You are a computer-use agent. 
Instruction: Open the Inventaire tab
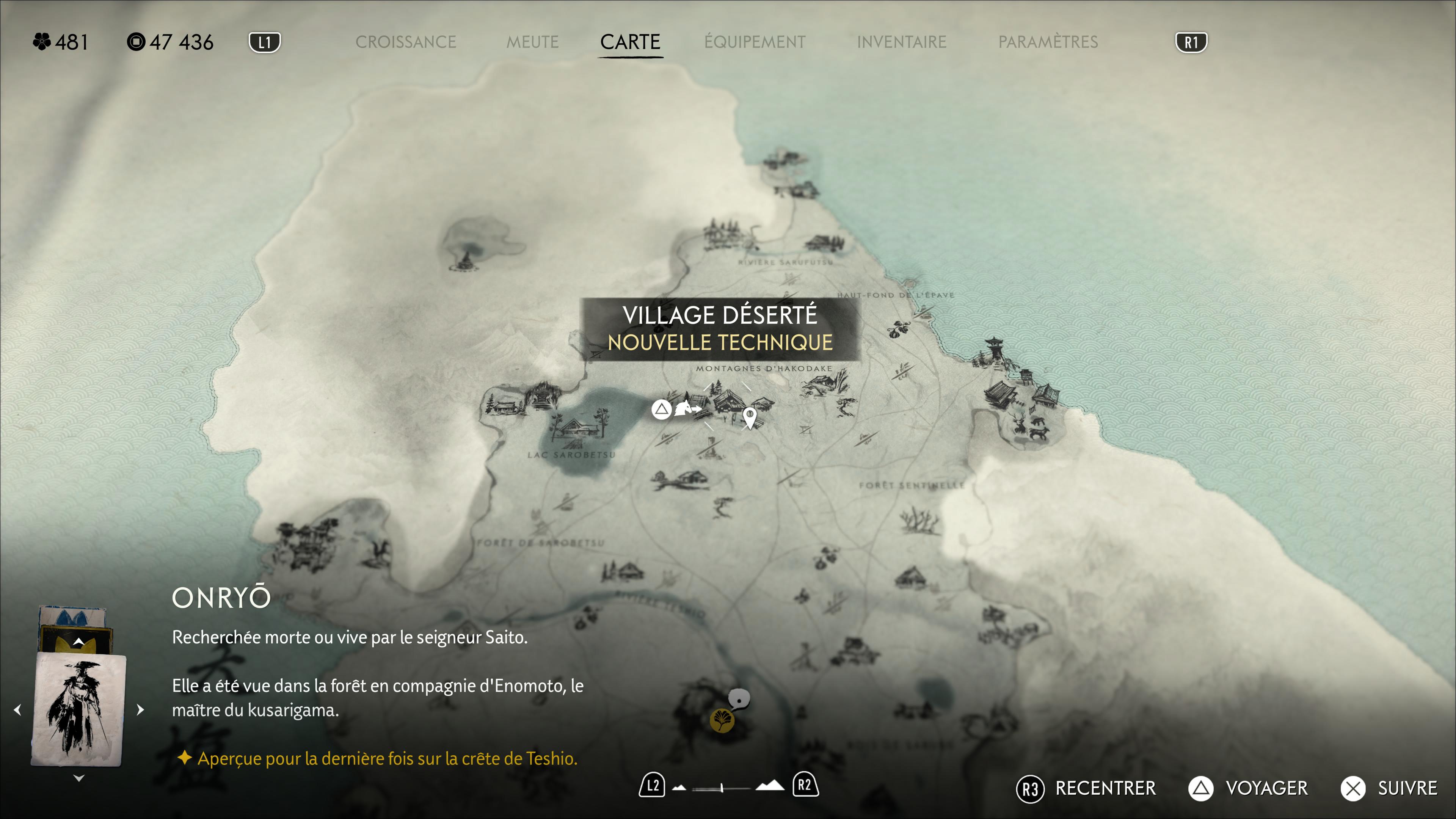pos(902,42)
